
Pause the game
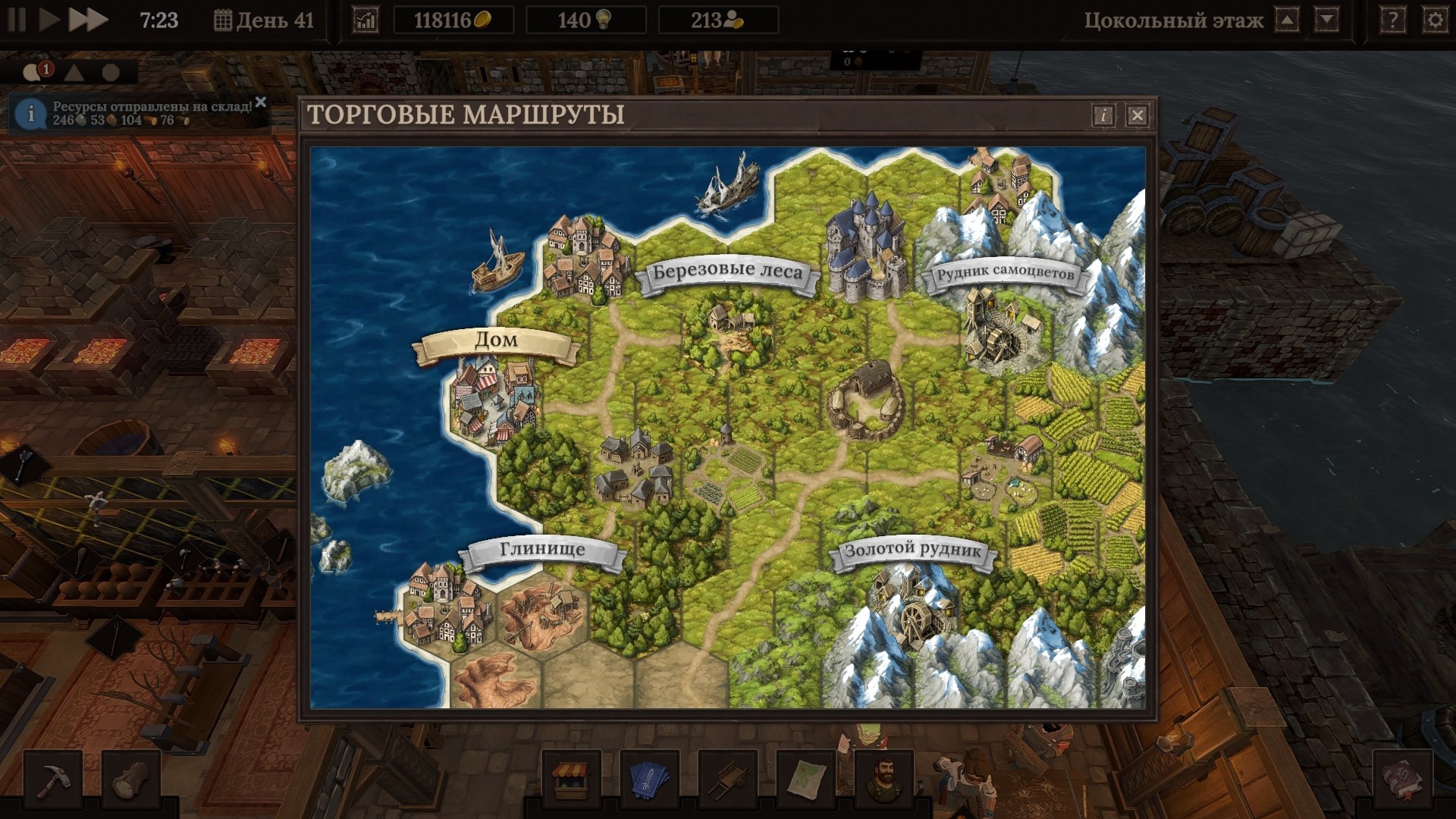point(17,20)
